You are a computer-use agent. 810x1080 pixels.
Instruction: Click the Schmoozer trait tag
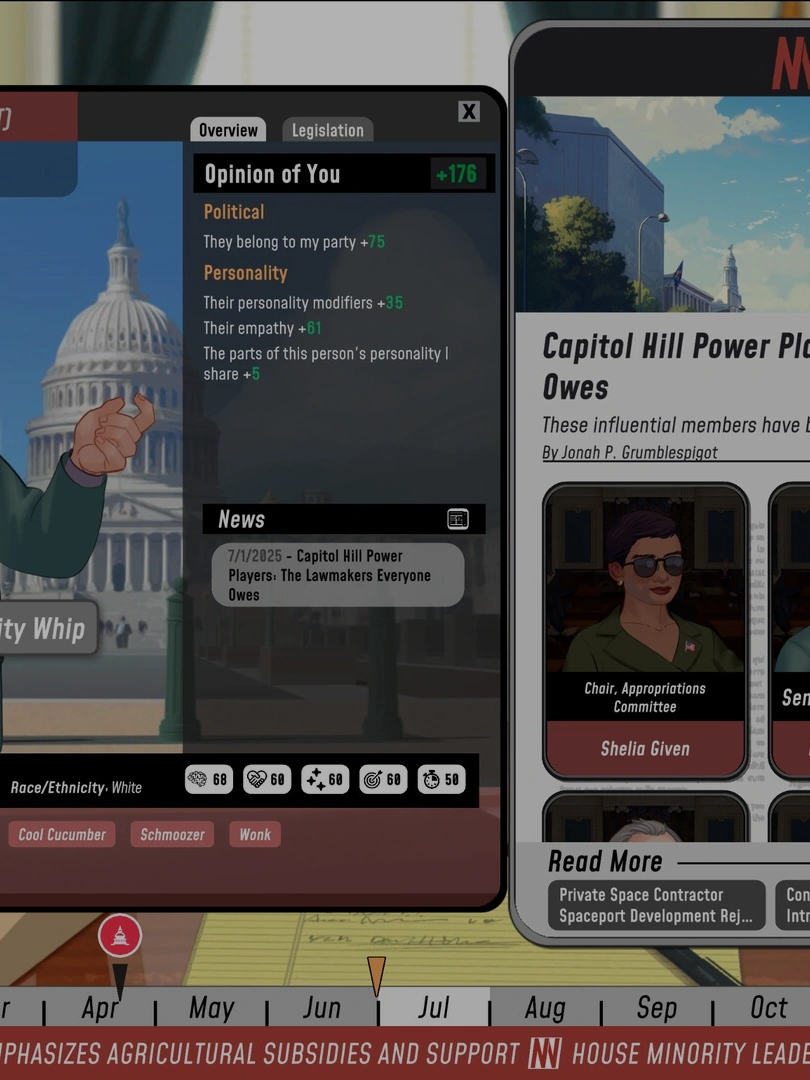[172, 834]
